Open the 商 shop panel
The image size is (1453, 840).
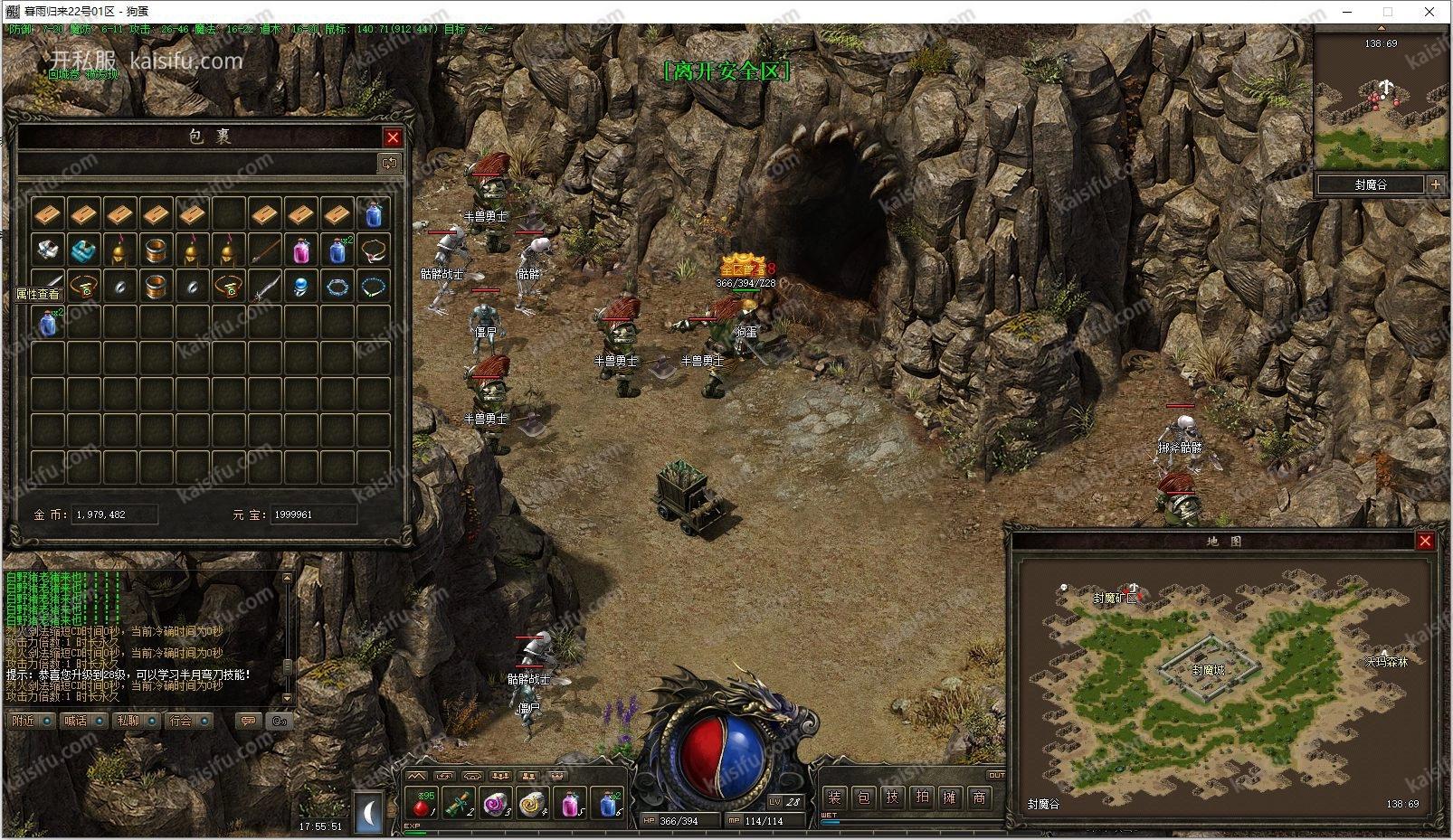pyautogui.click(x=979, y=798)
